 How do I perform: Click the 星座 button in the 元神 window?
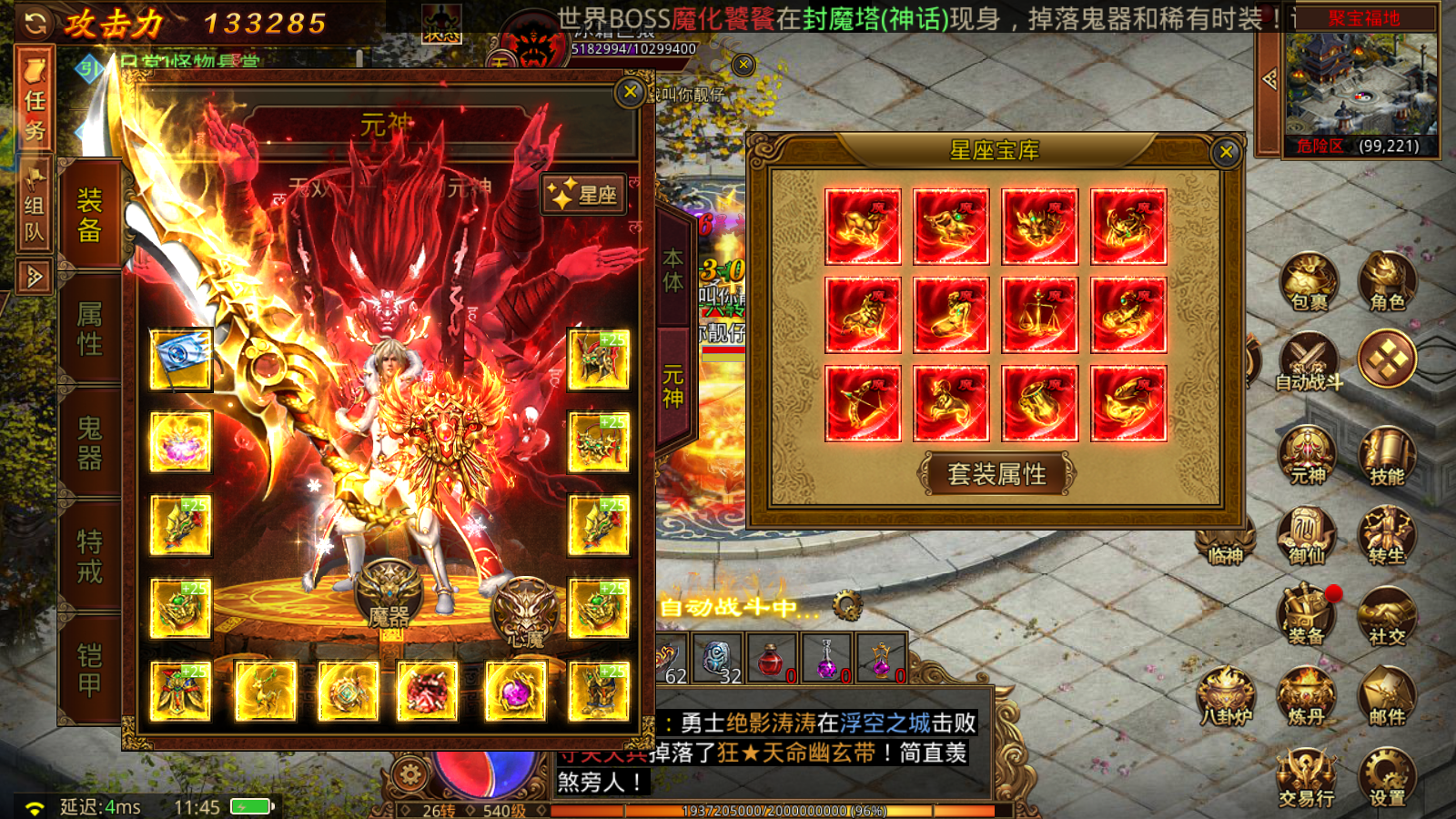click(x=581, y=193)
